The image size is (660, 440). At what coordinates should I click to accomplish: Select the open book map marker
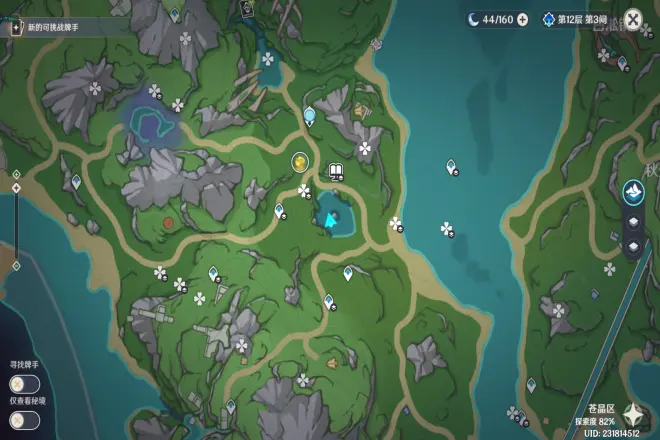[x=336, y=170]
